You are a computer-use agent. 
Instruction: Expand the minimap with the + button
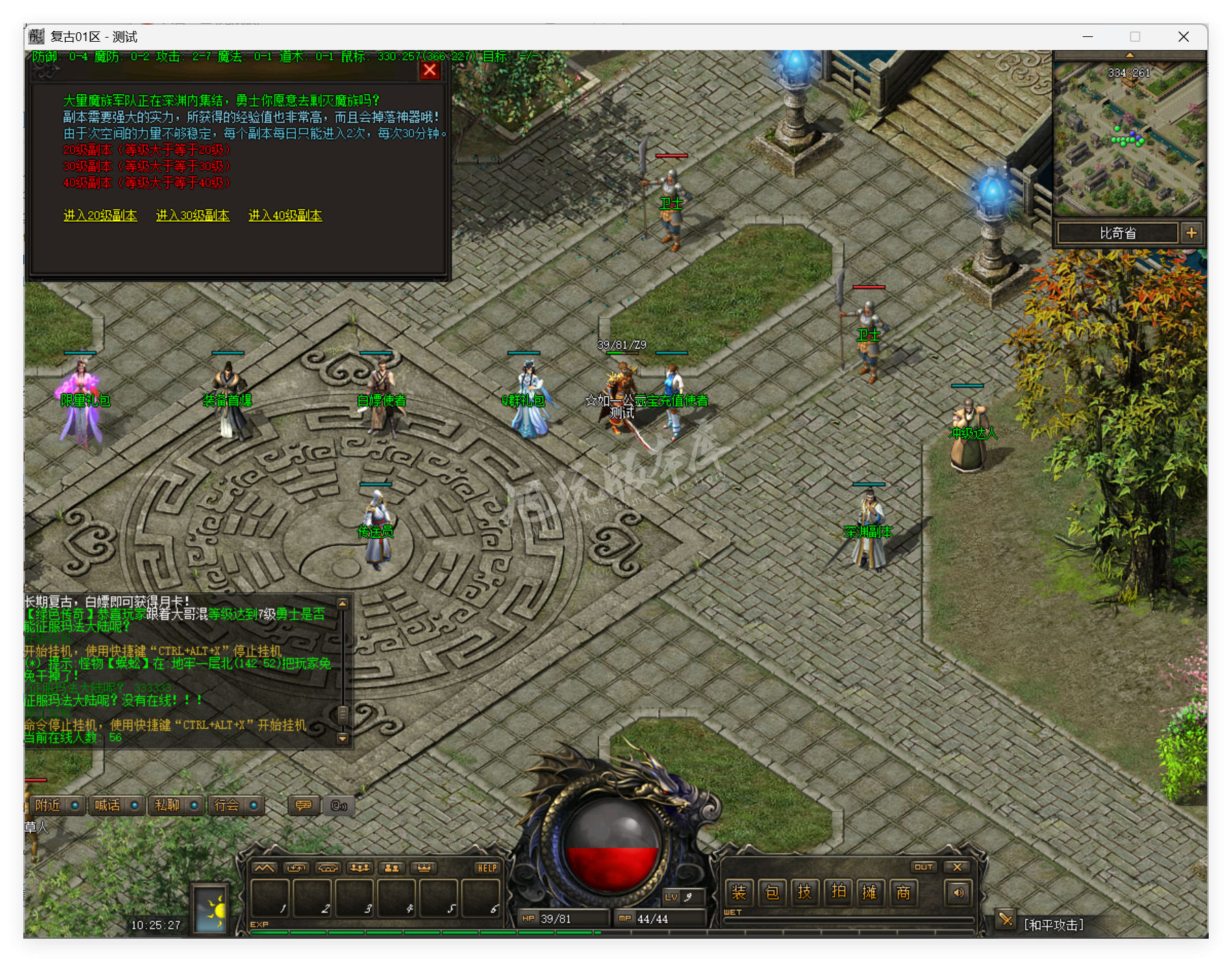1193,233
